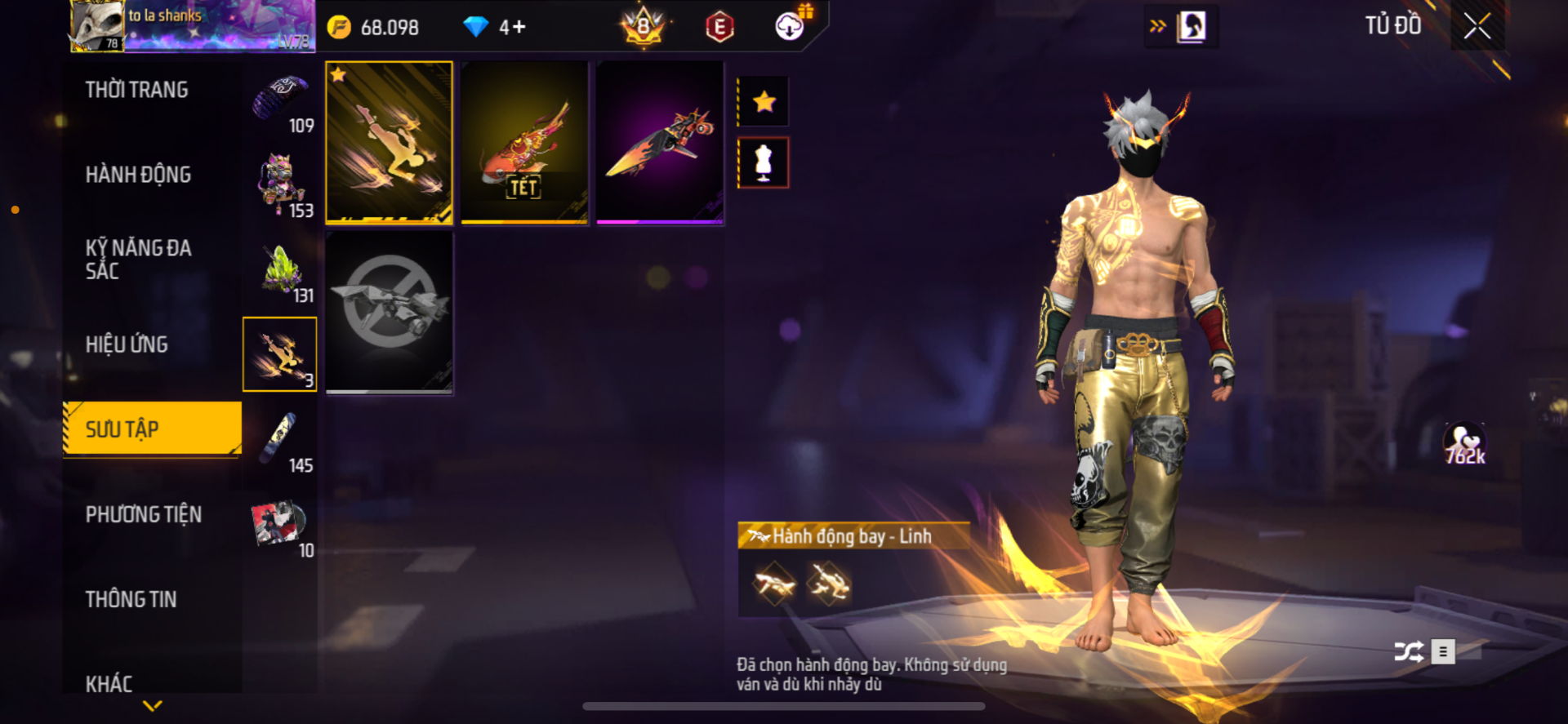
Task: Switch to PHƯƠNG TIỆN tab
Action: coord(143,514)
